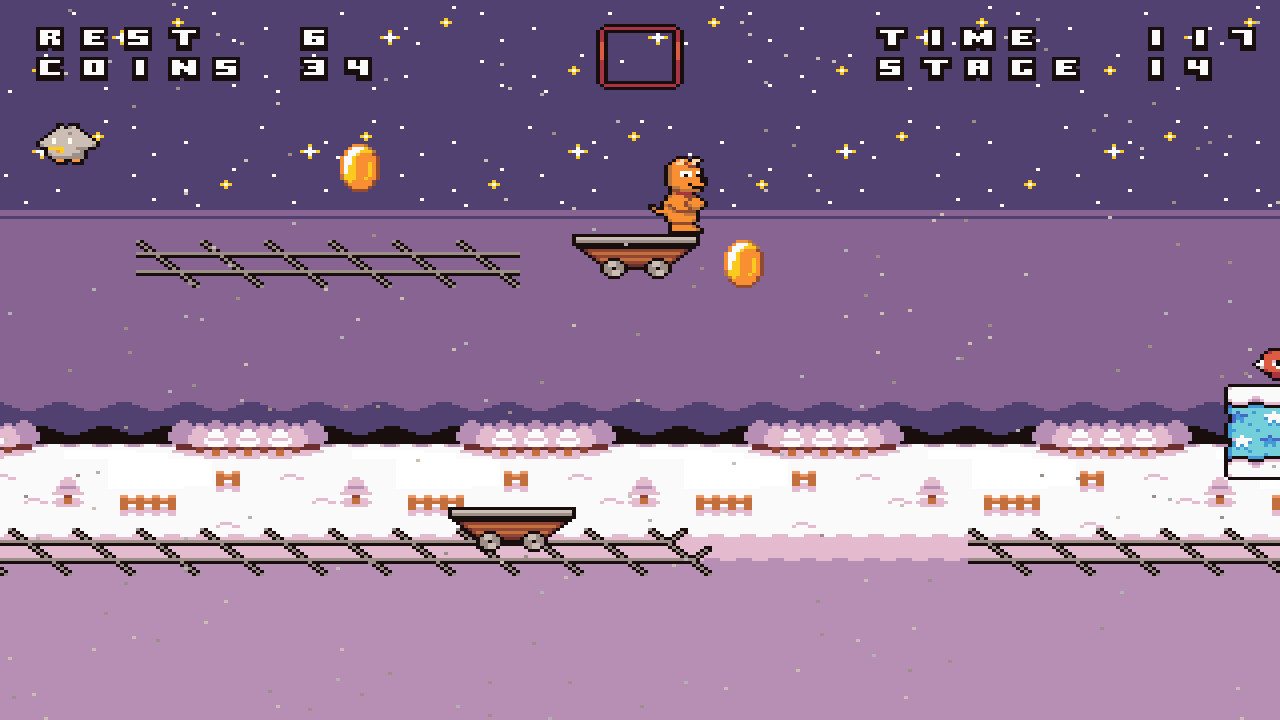Click the yellow sparkle star near the frame

658,38
